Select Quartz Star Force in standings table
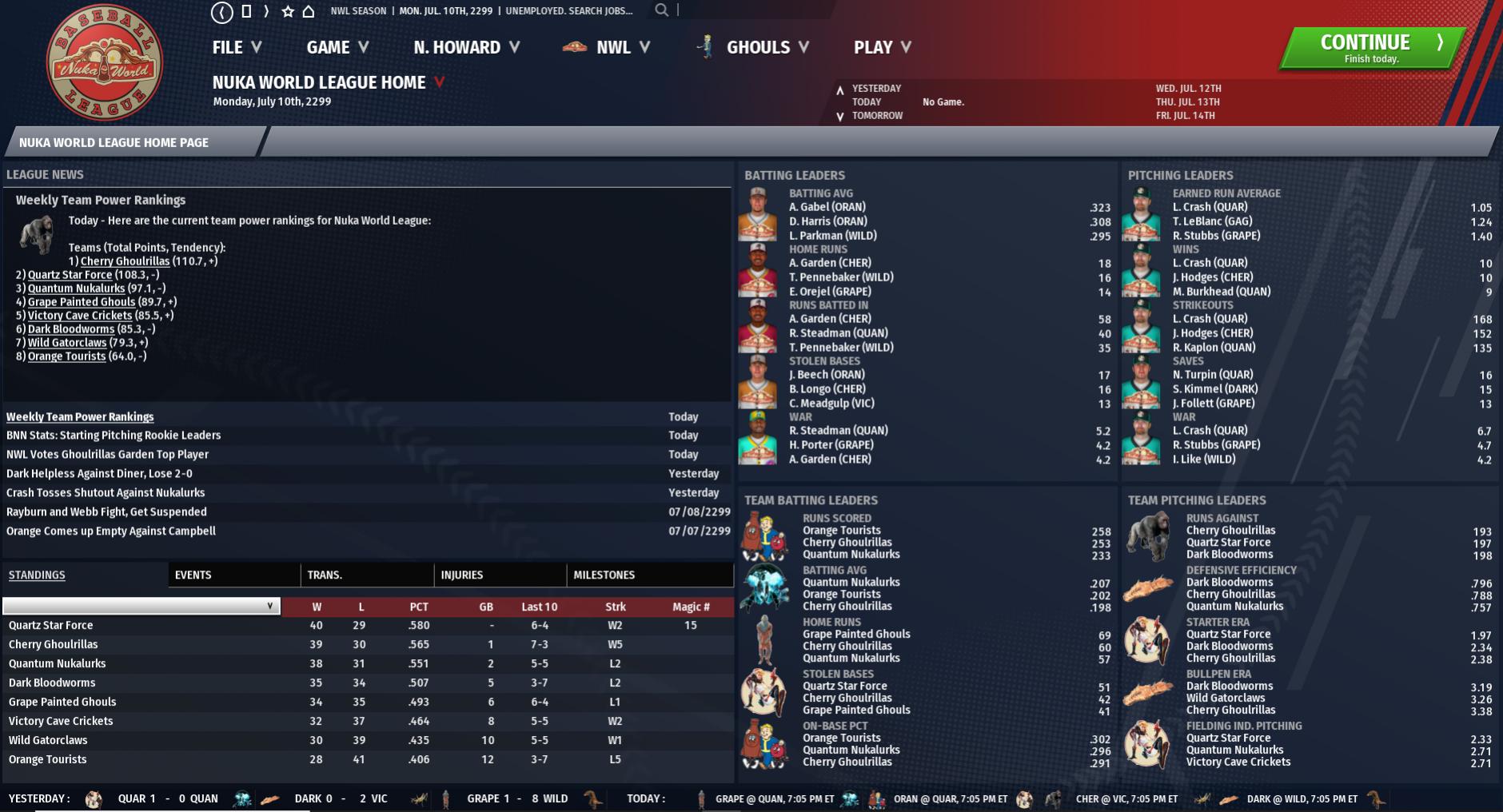This screenshot has width=1503, height=812. click(51, 625)
